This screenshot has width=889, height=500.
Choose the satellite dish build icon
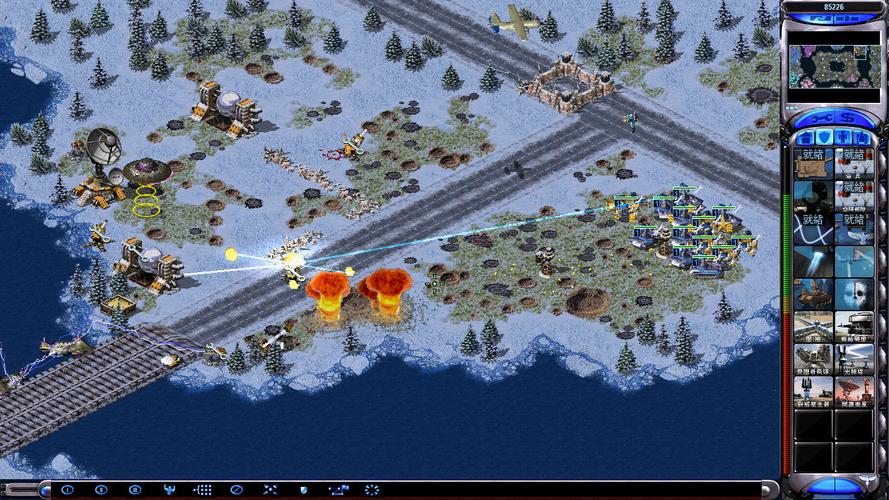click(853, 390)
